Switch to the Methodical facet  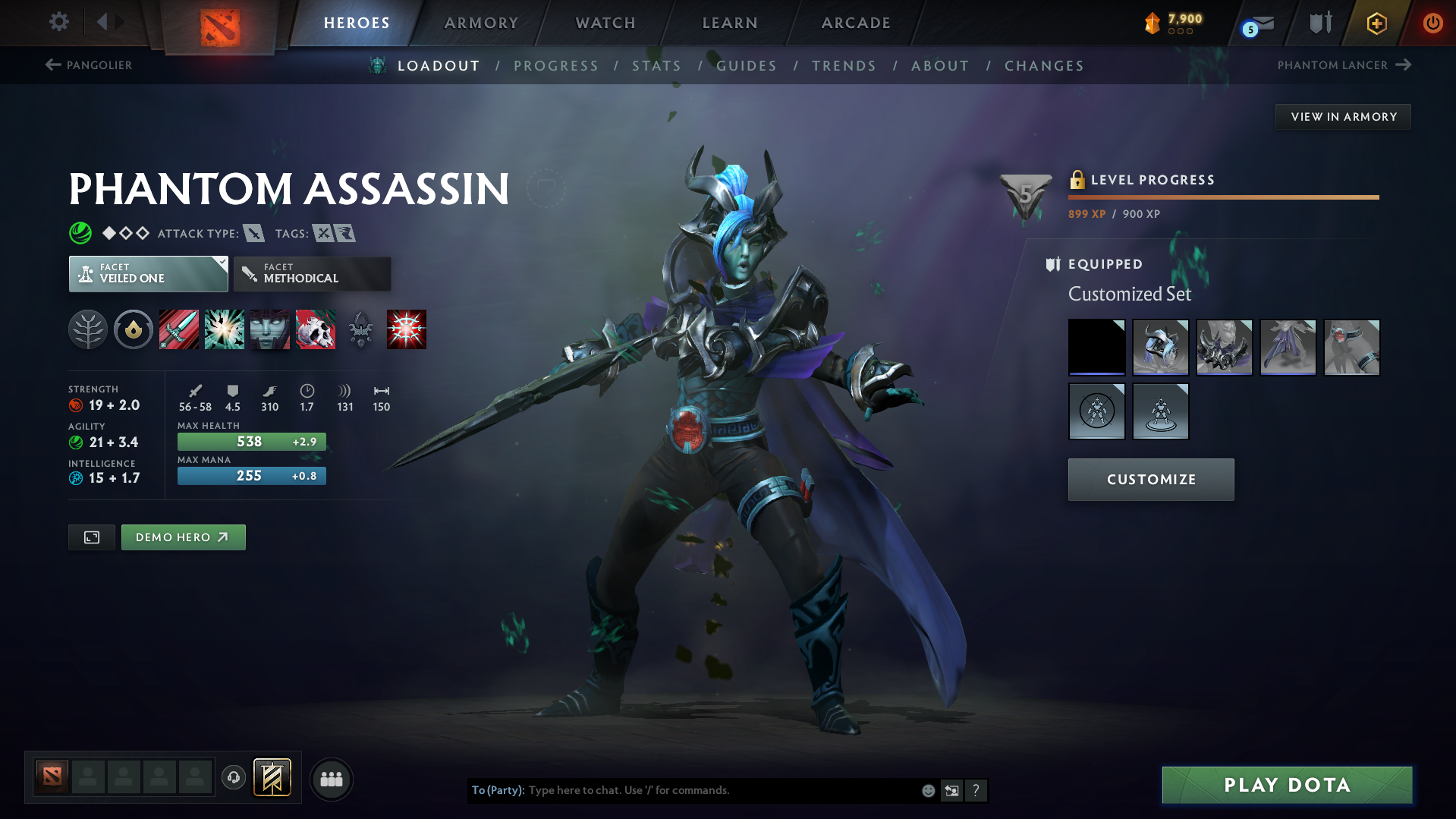tap(312, 274)
